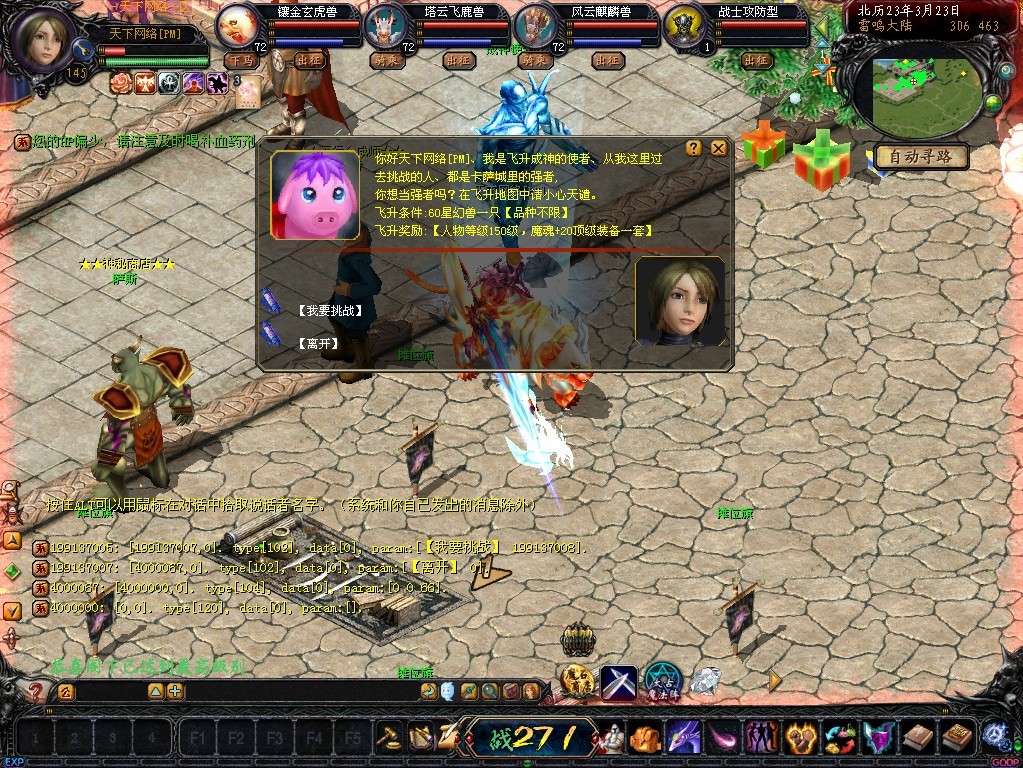Open the small orange gift box
Screen dimensions: 1023x768
point(764,144)
